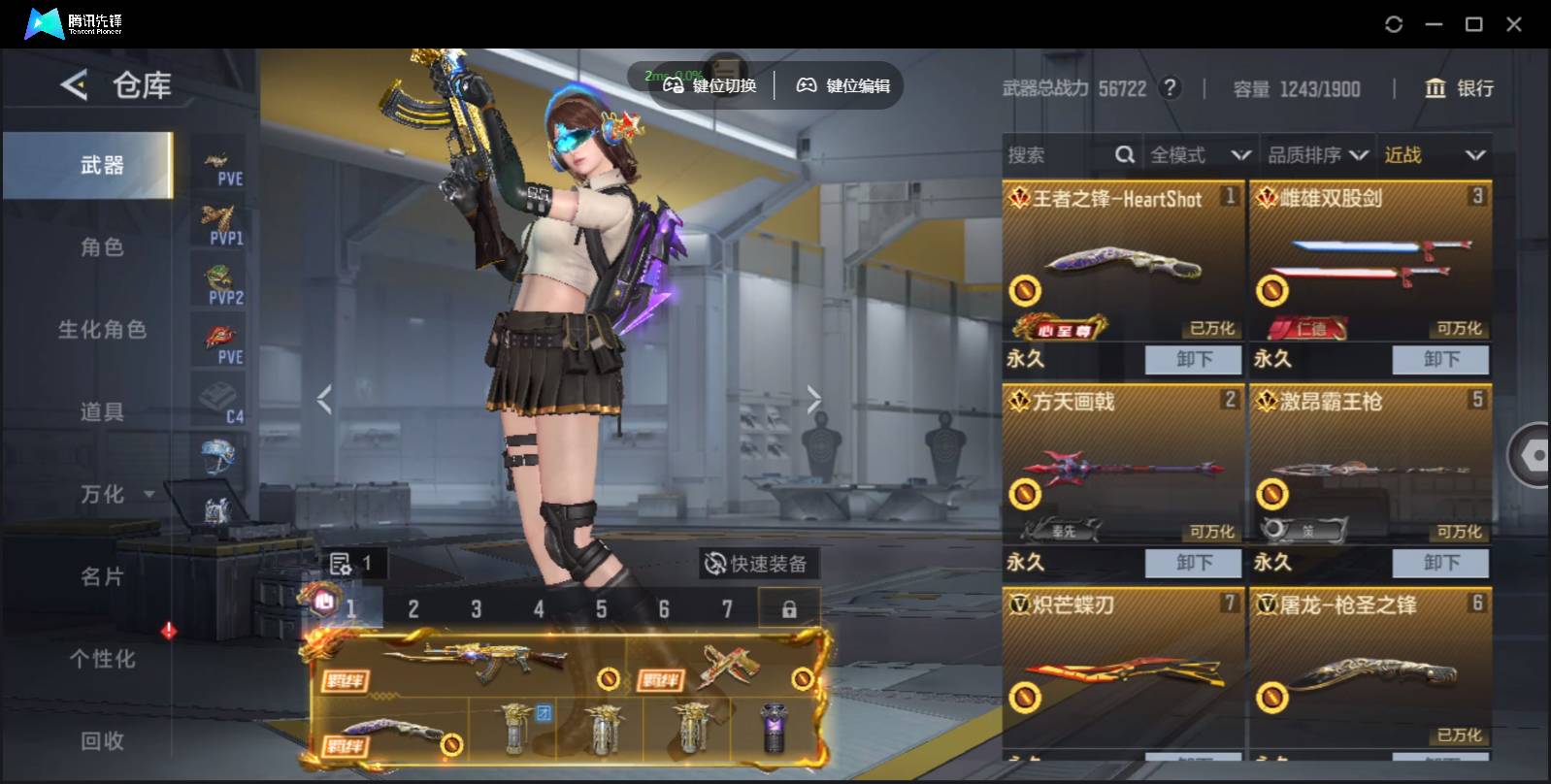Open the 近战 weapon type dropdown
Viewport: 1551px width, 784px height.
click(x=1434, y=155)
